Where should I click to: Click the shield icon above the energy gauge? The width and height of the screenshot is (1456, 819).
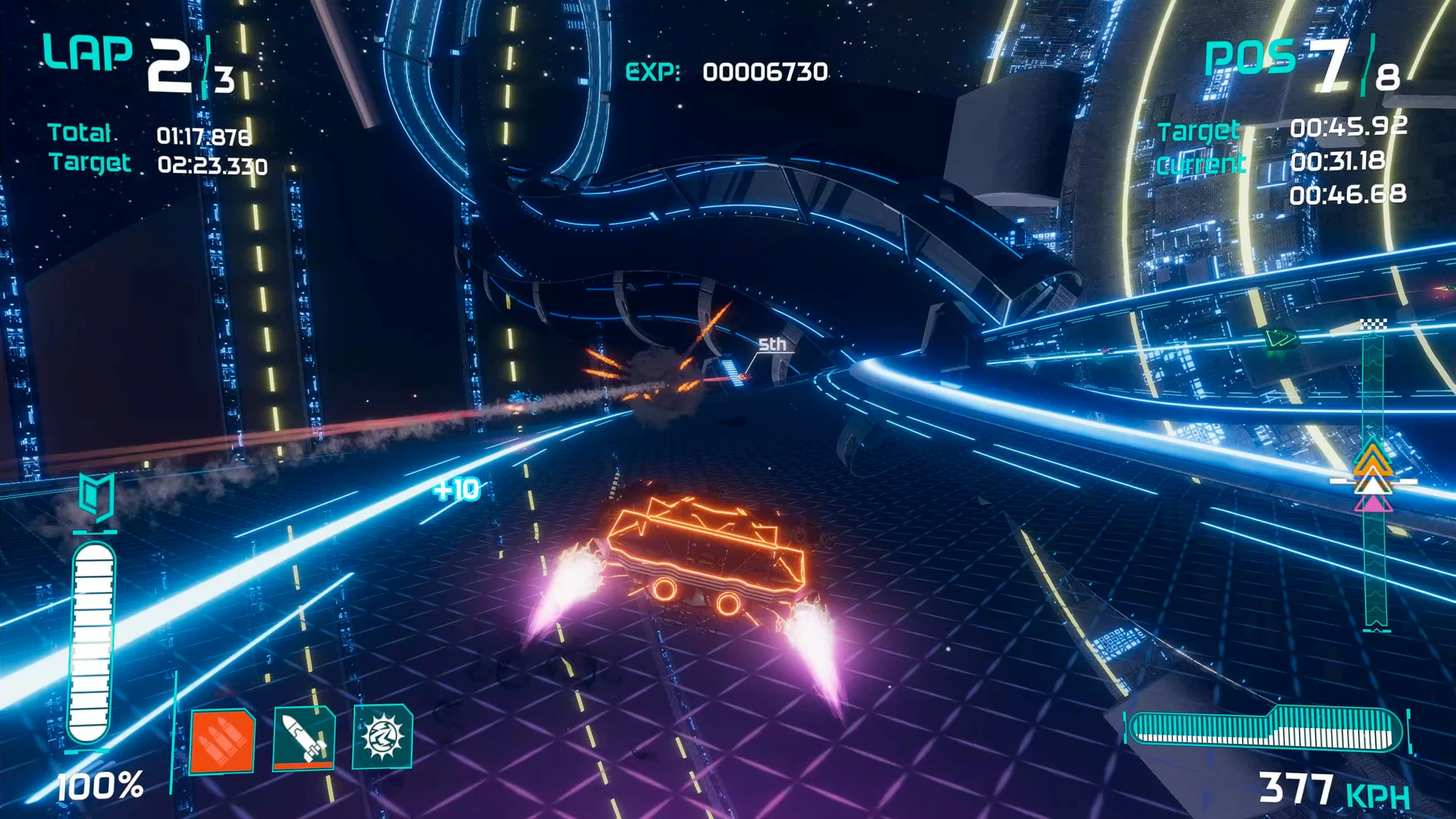pyautogui.click(x=96, y=497)
